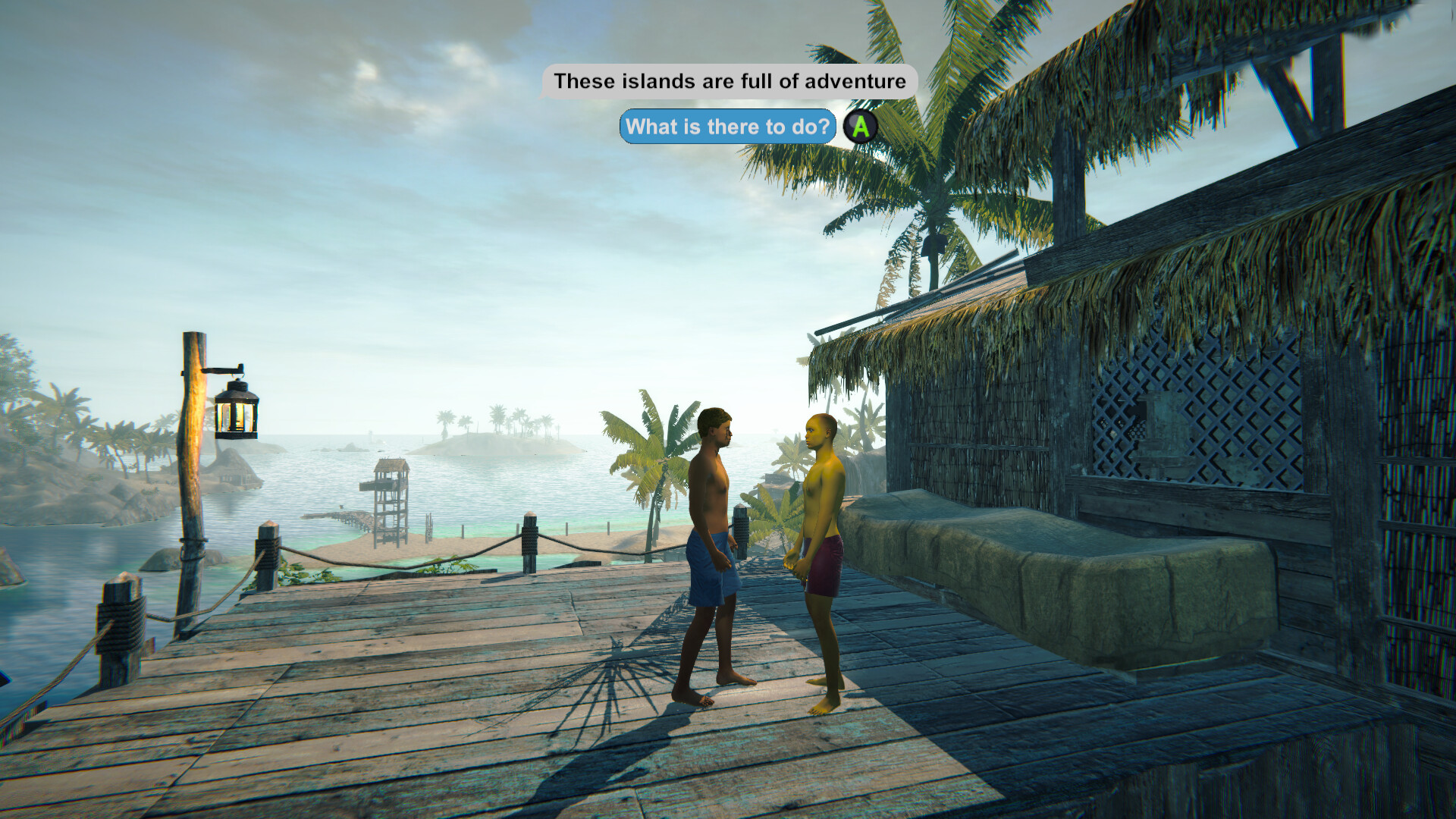Select the dialog option 'What is there to do?'

pos(726,127)
